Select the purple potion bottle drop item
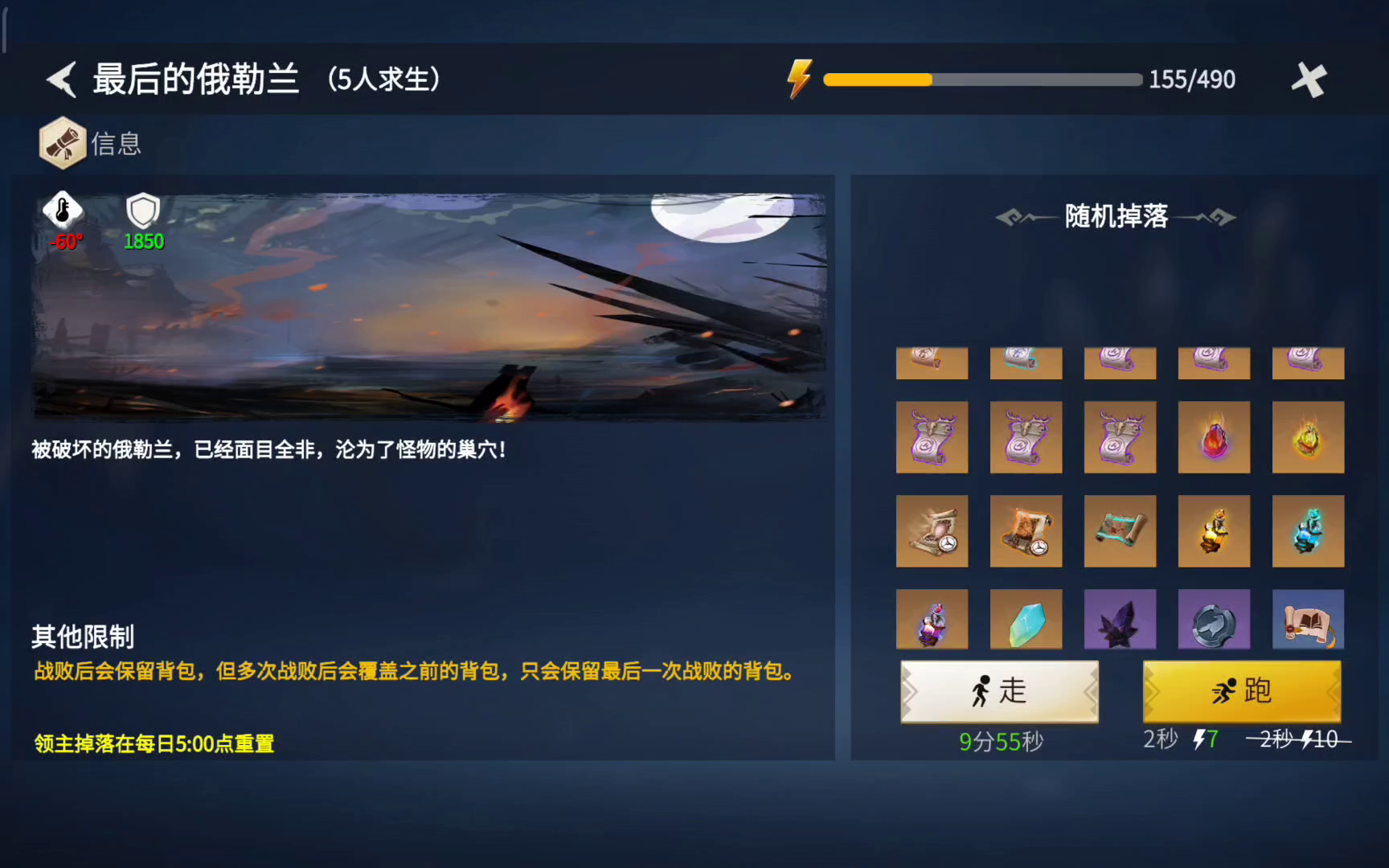Image resolution: width=1389 pixels, height=868 pixels. pyautogui.click(x=932, y=619)
